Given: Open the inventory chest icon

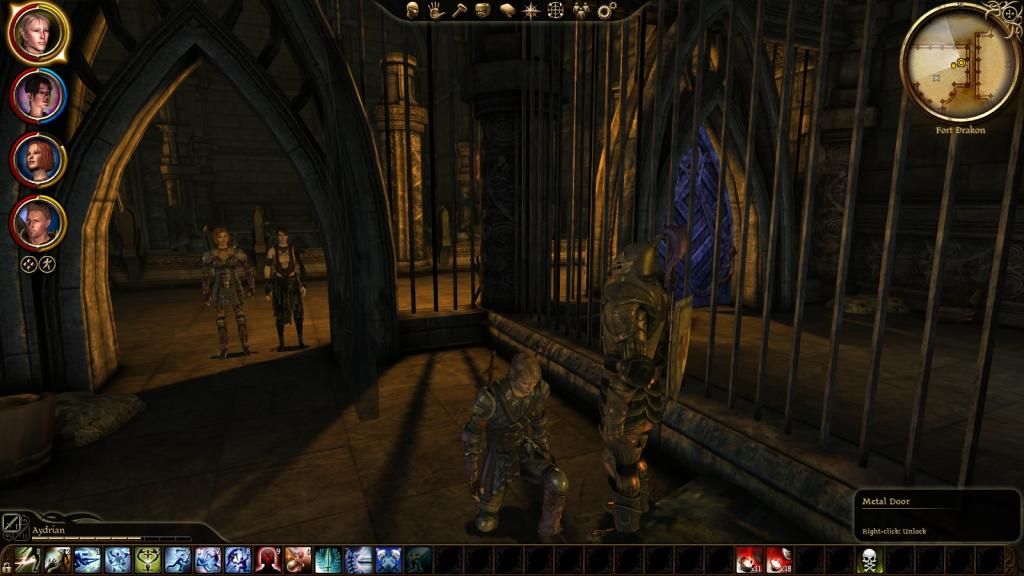Looking at the screenshot, I should pos(483,10).
